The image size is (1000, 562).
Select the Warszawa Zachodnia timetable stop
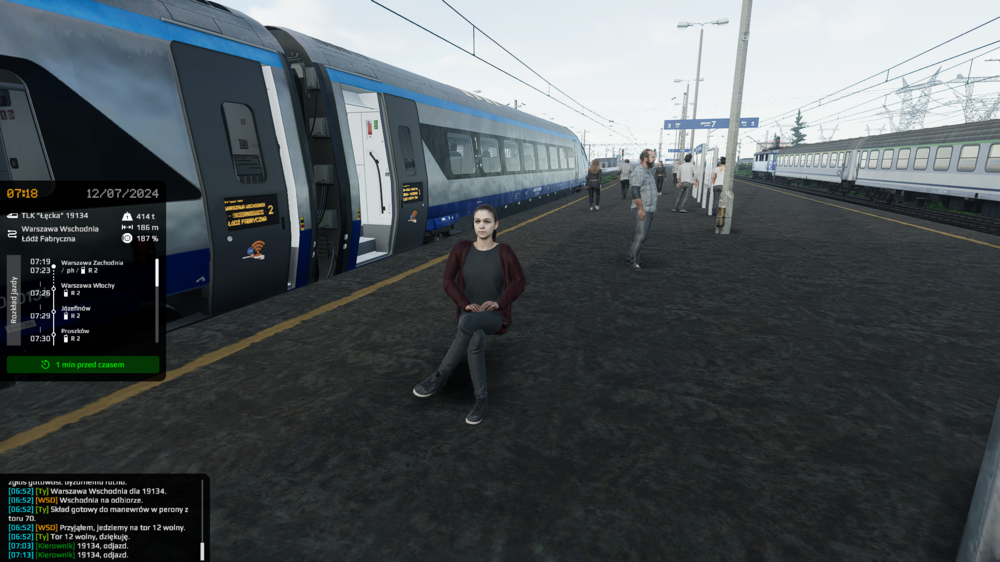(91, 263)
